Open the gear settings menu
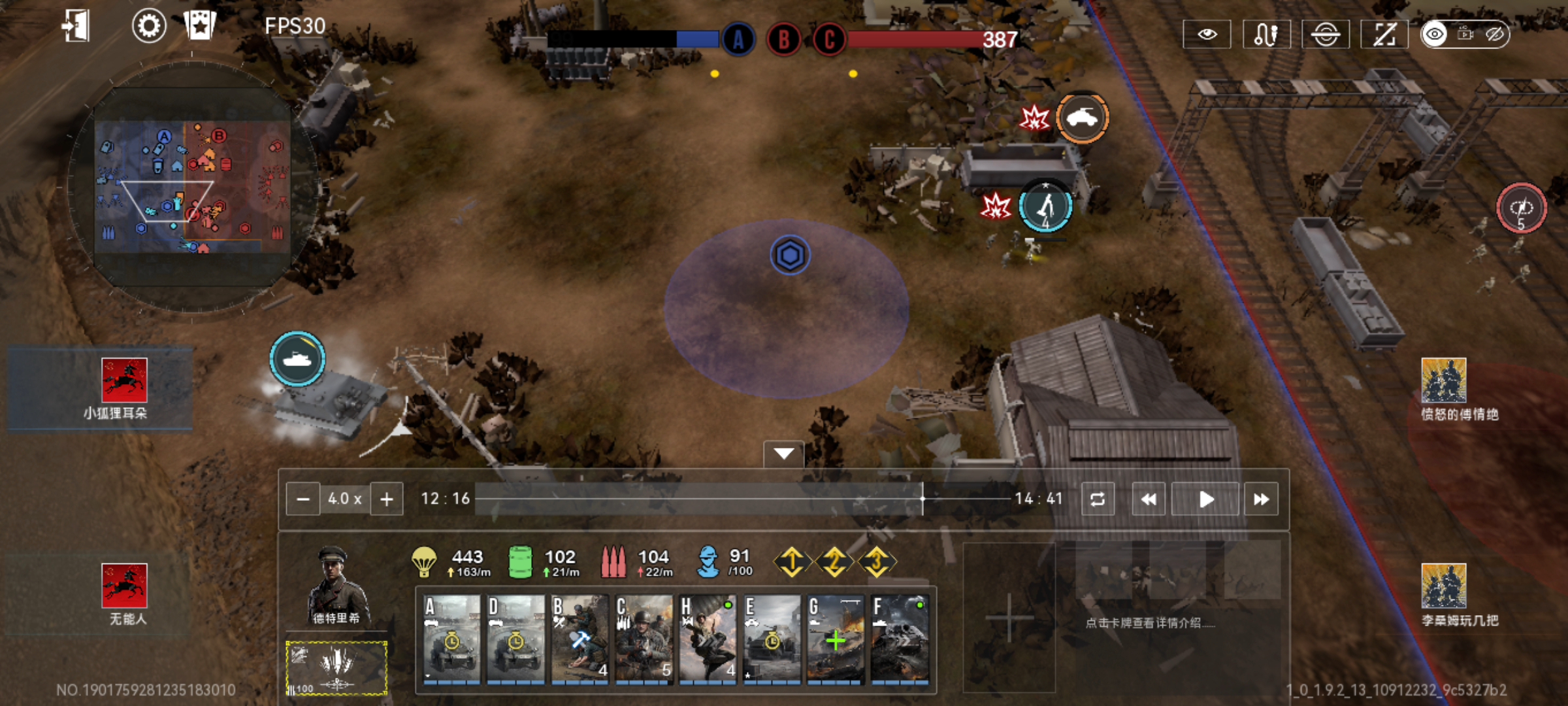The width and height of the screenshot is (1568, 706). point(149,27)
